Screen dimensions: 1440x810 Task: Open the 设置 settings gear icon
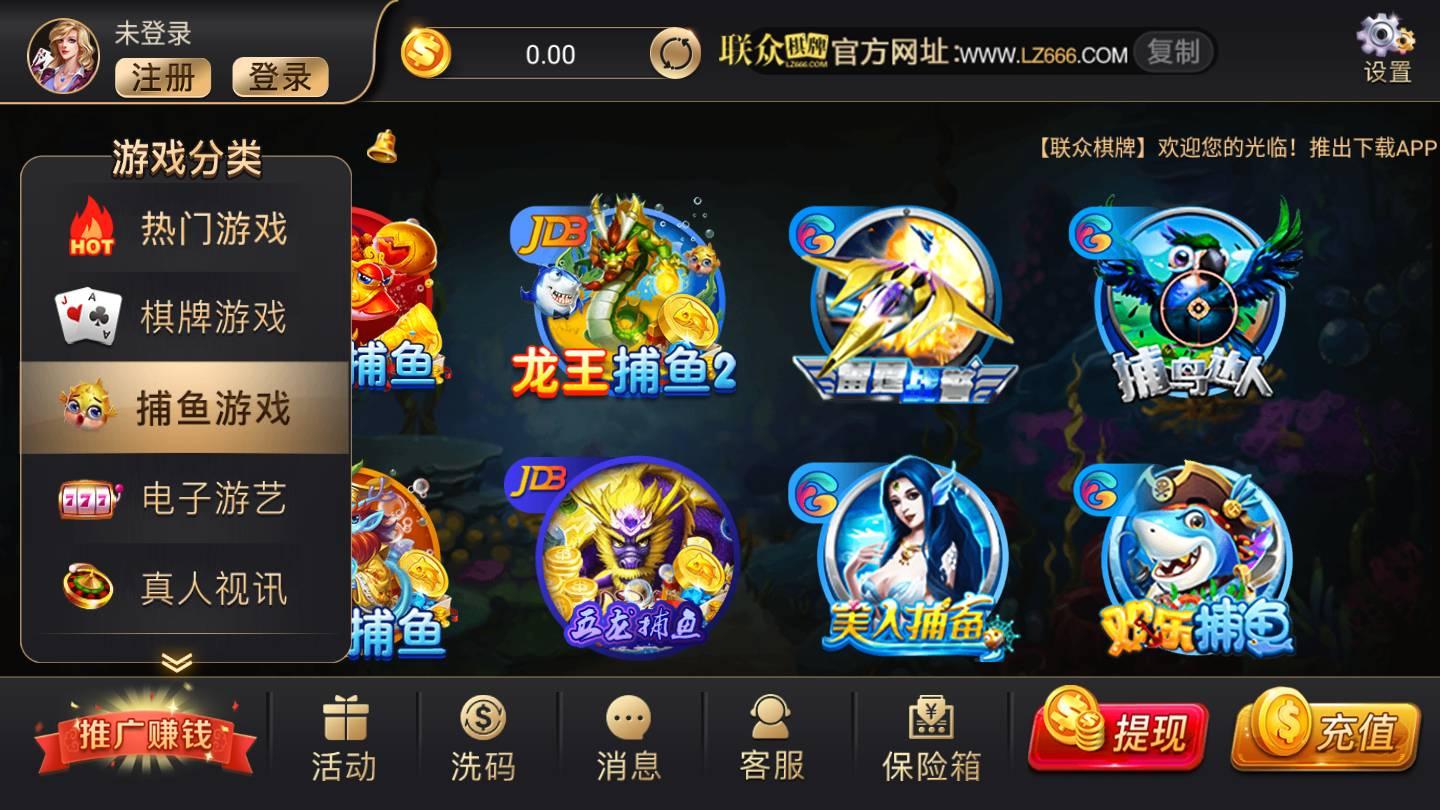tap(1384, 42)
